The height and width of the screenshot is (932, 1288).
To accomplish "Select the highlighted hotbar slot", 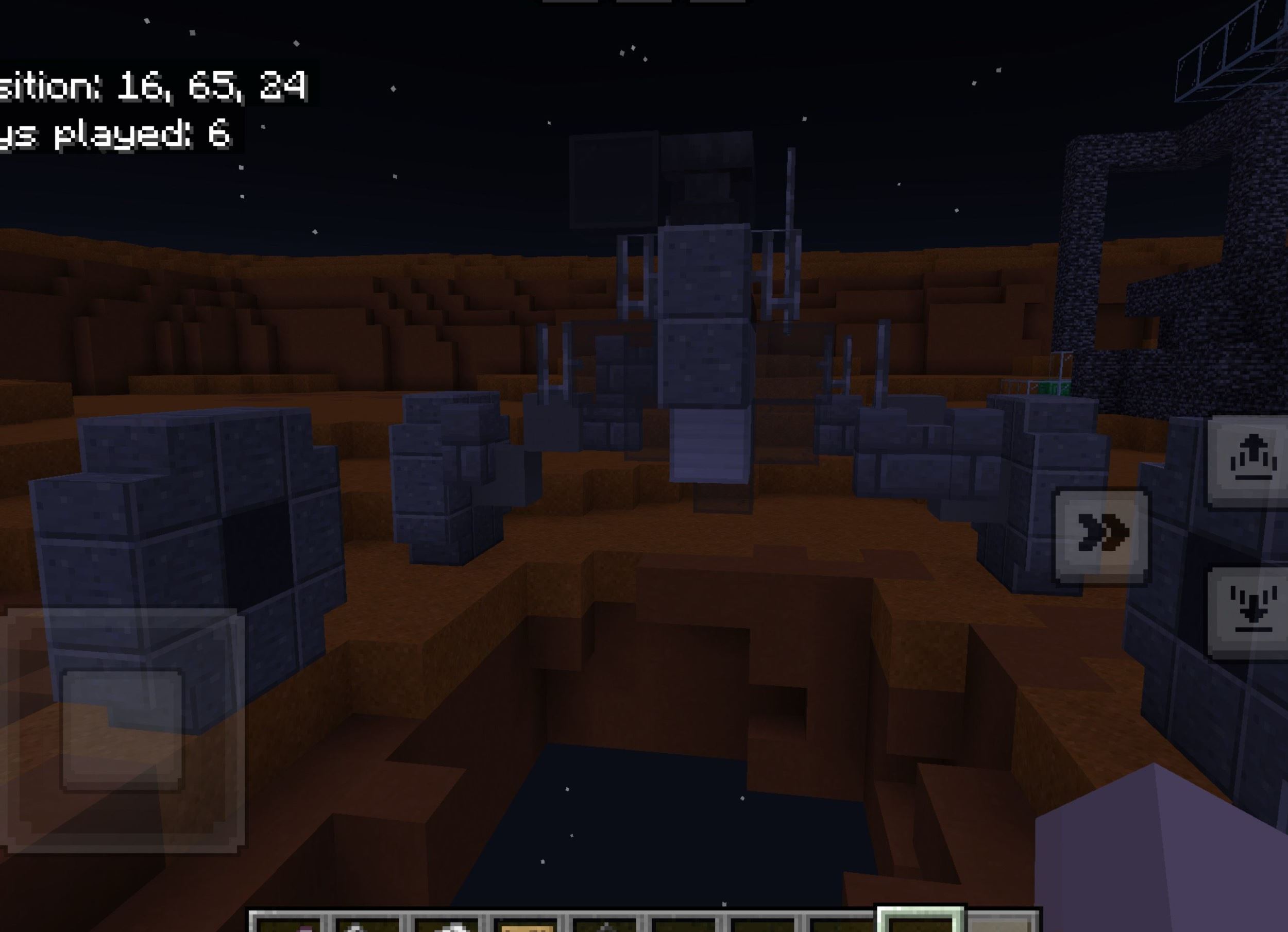I will pyautogui.click(x=920, y=921).
